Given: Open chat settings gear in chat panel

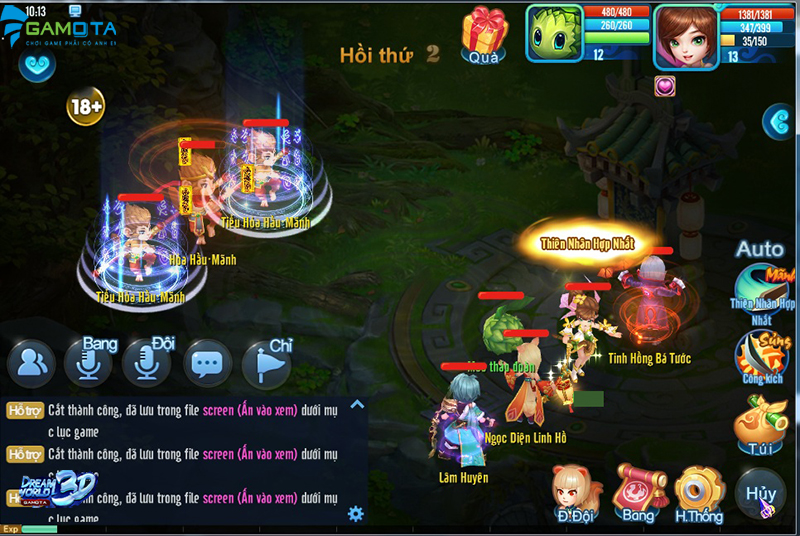Looking at the screenshot, I should [x=355, y=514].
